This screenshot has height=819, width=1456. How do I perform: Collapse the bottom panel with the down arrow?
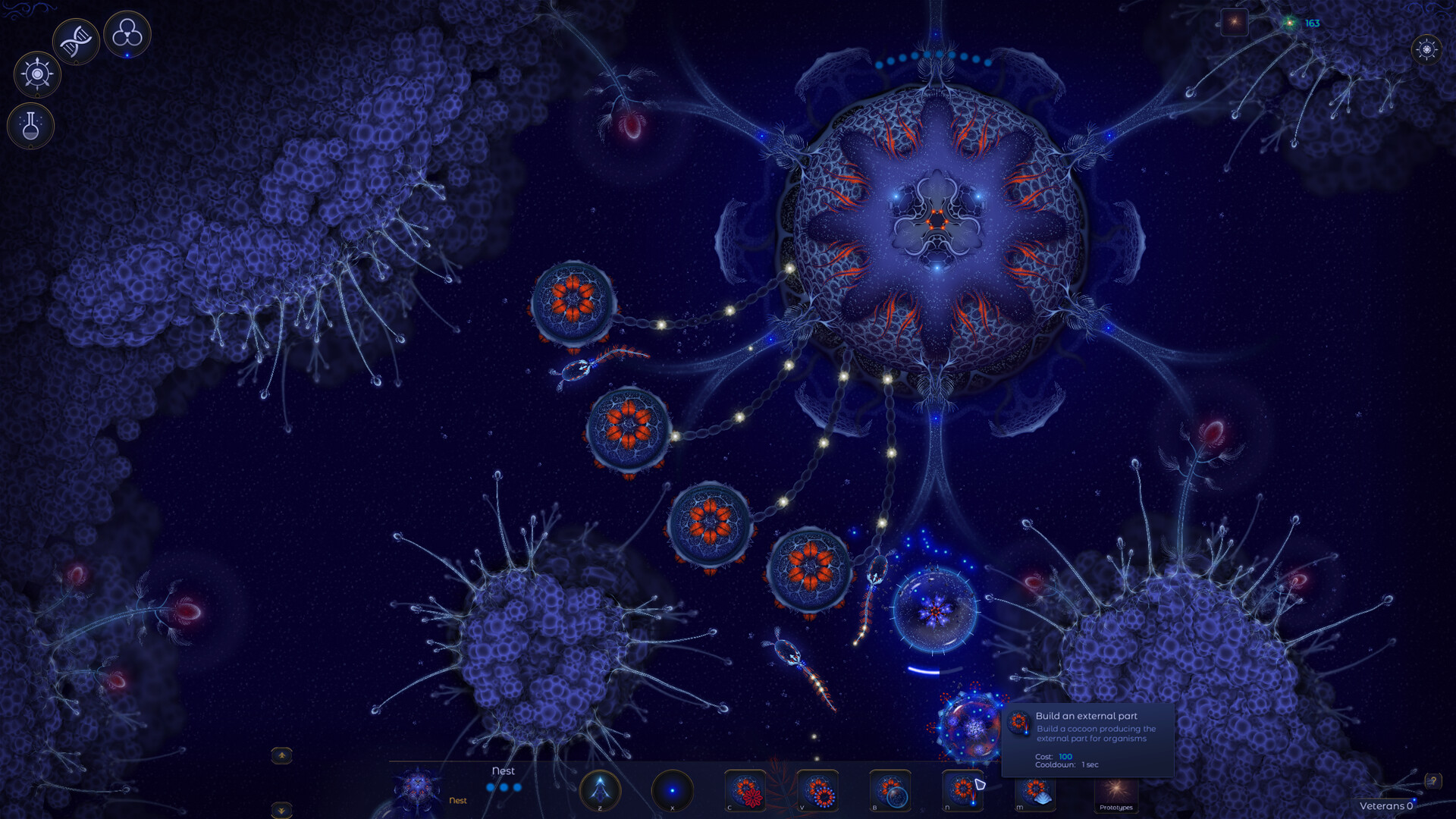pos(281,811)
